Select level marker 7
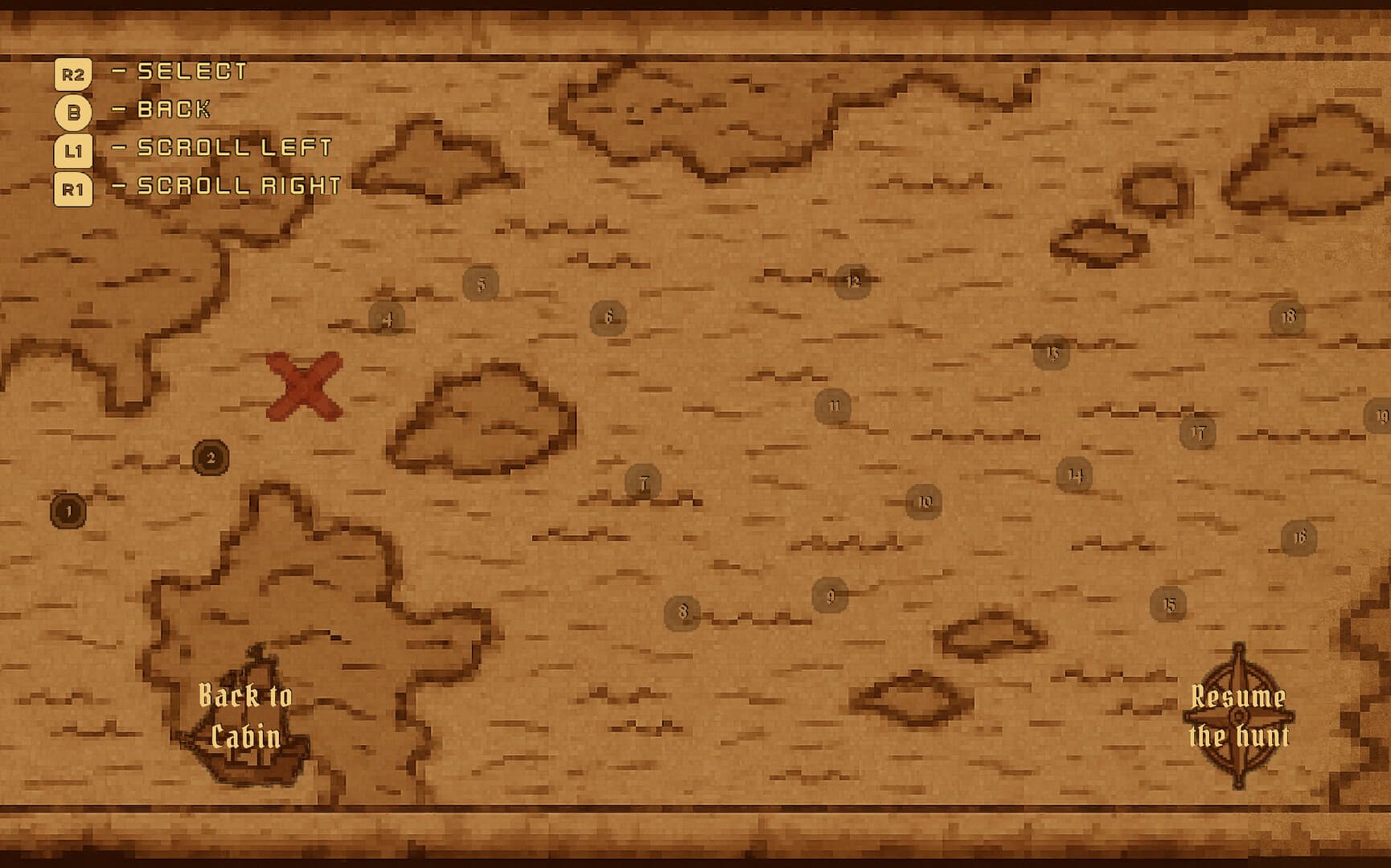The image size is (1391, 868). [644, 483]
